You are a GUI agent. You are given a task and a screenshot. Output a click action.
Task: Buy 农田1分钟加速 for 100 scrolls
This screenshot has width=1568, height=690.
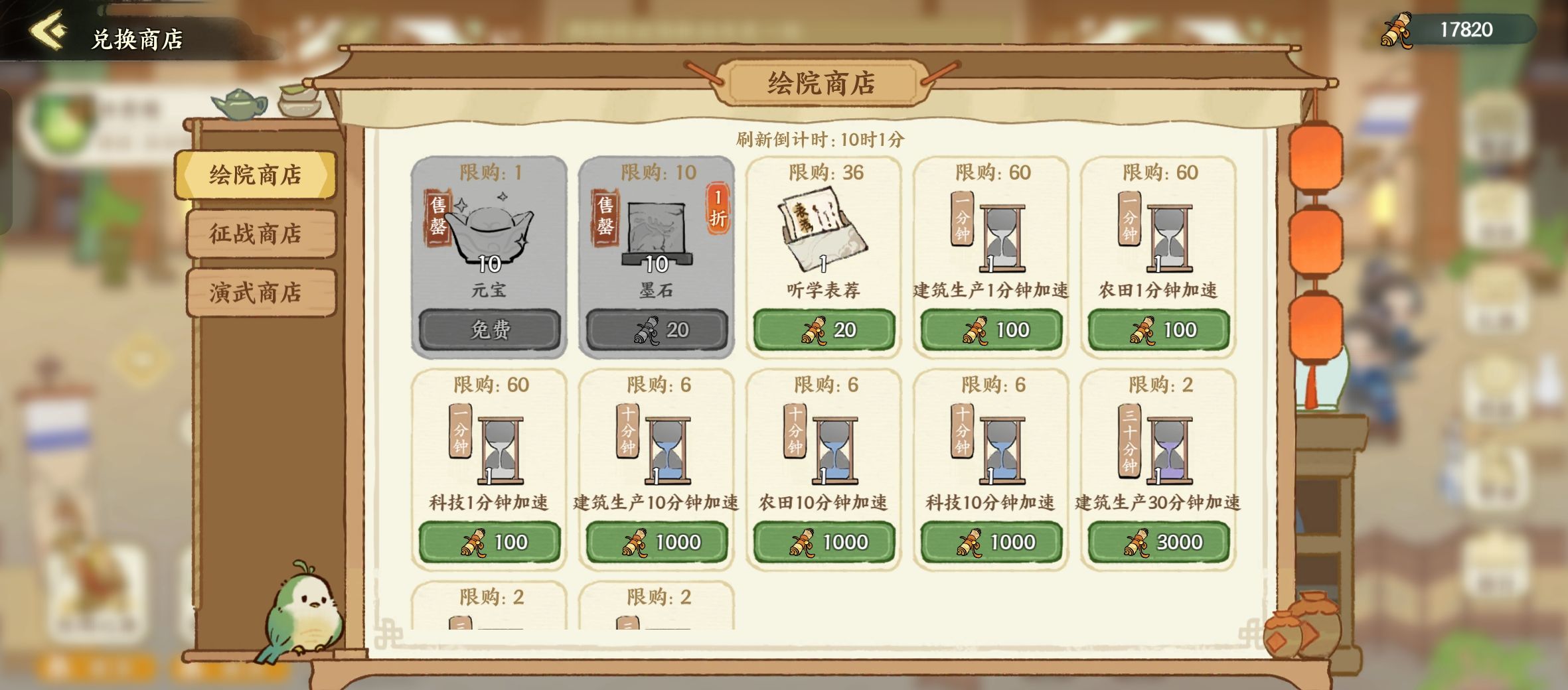[1160, 329]
